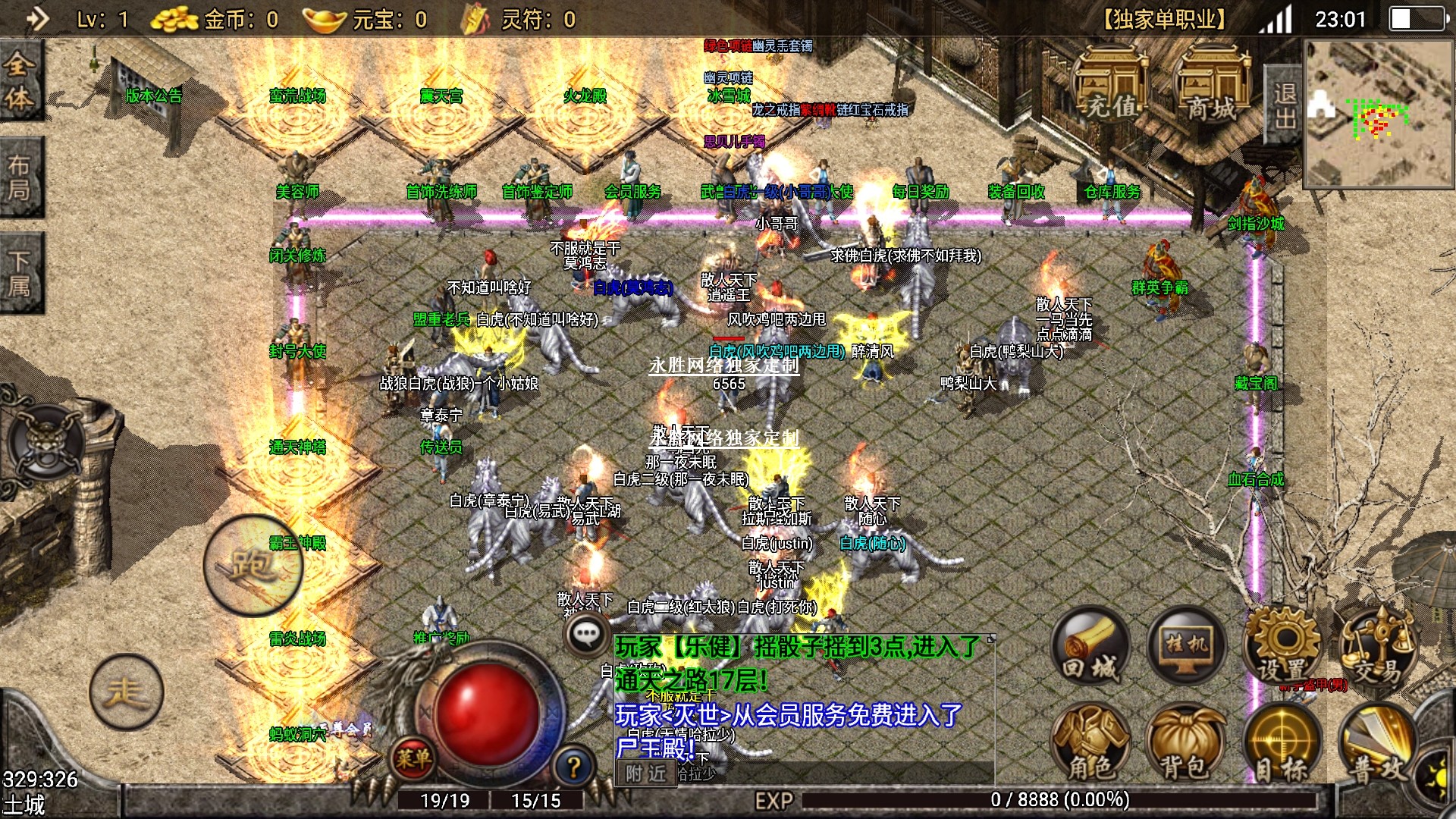Screen dimensions: 1456x819
Task: Open the 背包 backpack inventory
Action: (x=1186, y=743)
